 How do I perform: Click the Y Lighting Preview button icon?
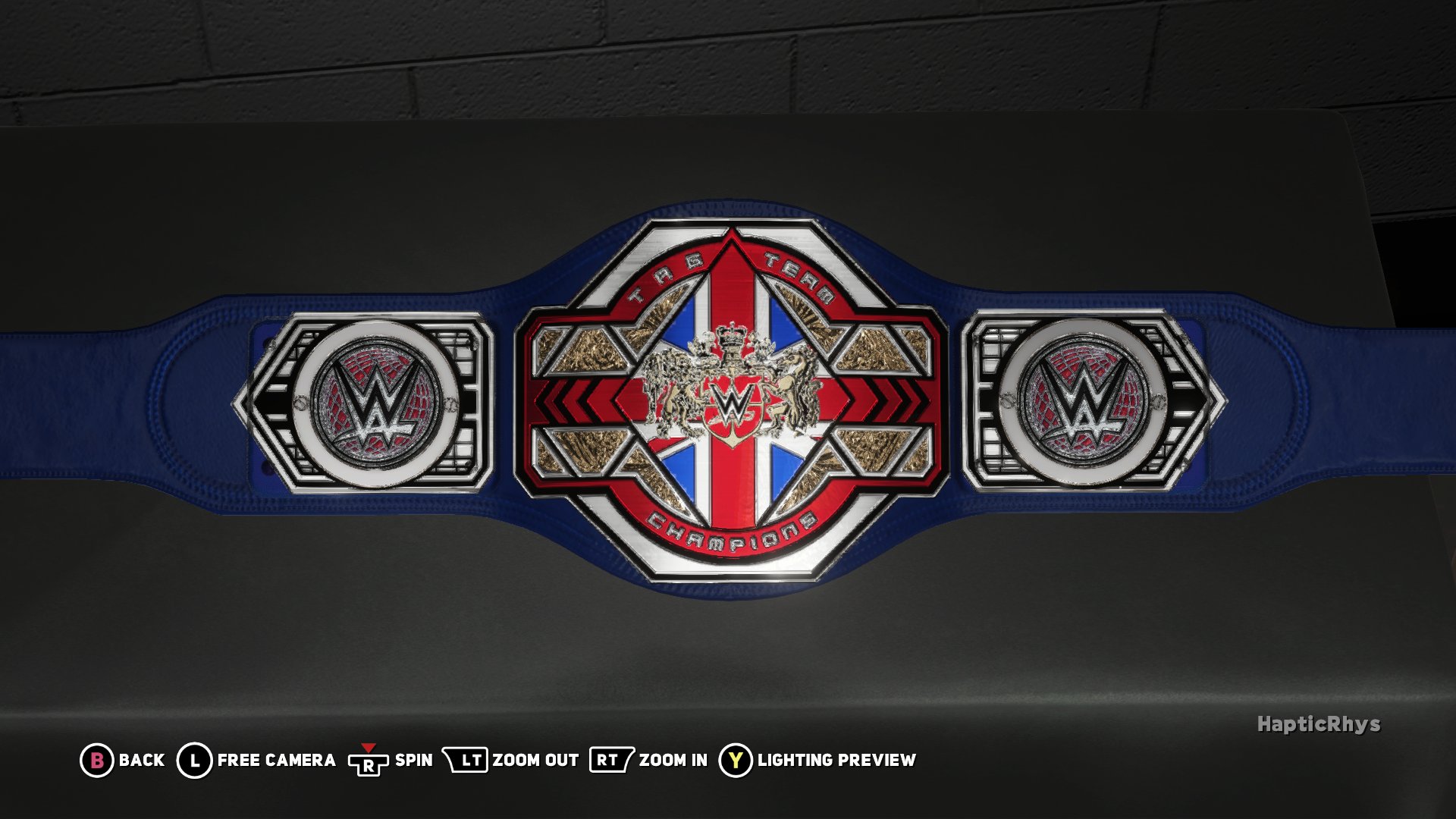click(x=734, y=758)
